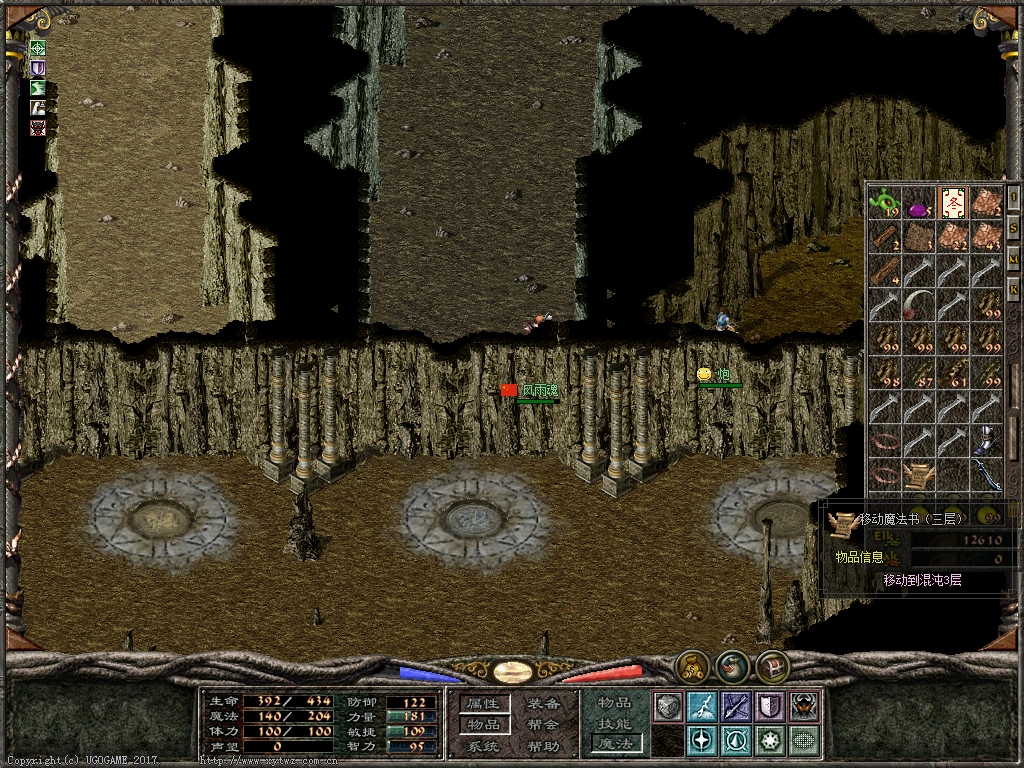Show the 帮助 help screen
The image size is (1024, 768).
pyautogui.click(x=543, y=746)
